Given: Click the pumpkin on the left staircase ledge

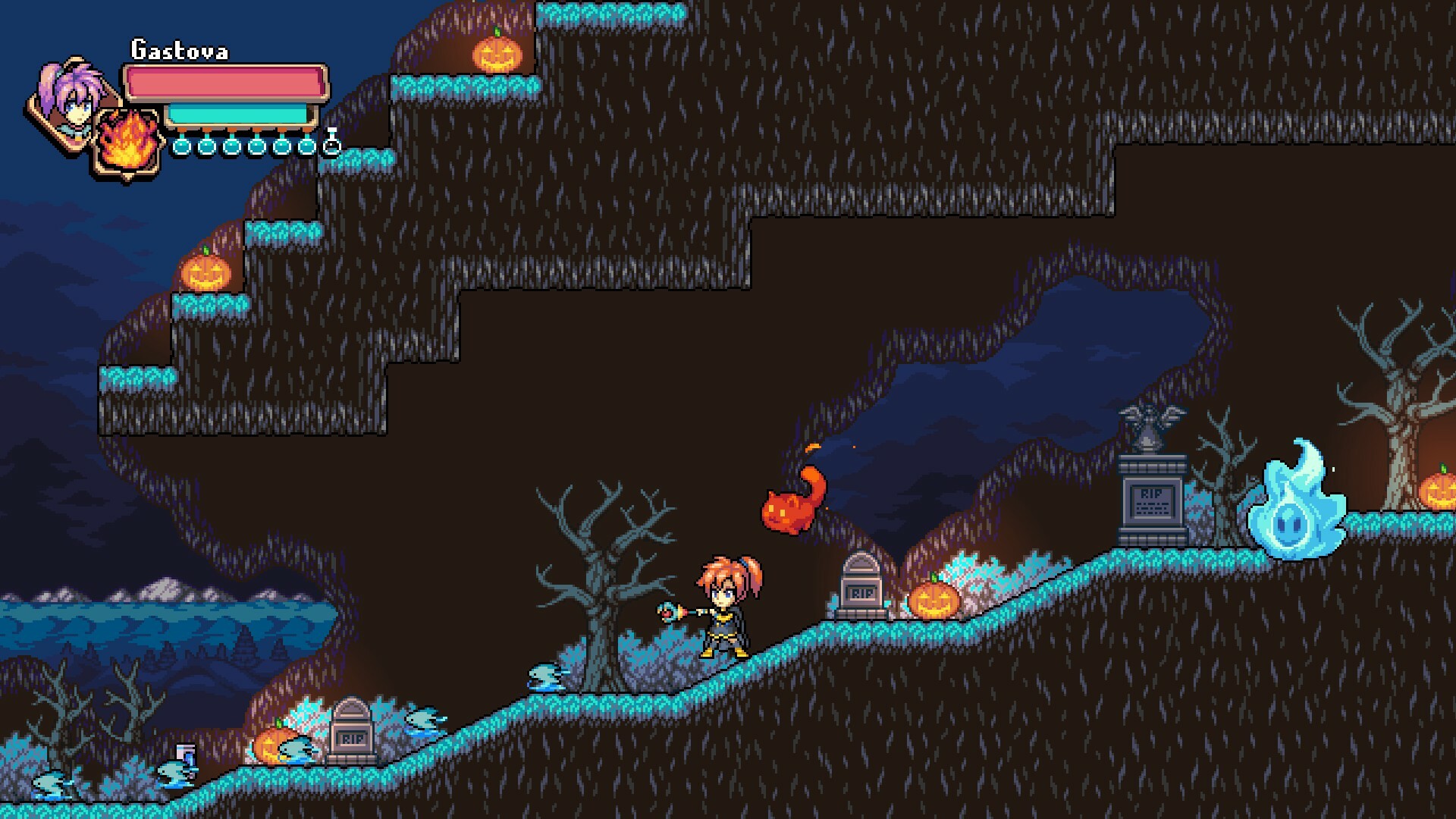Looking at the screenshot, I should [205, 273].
